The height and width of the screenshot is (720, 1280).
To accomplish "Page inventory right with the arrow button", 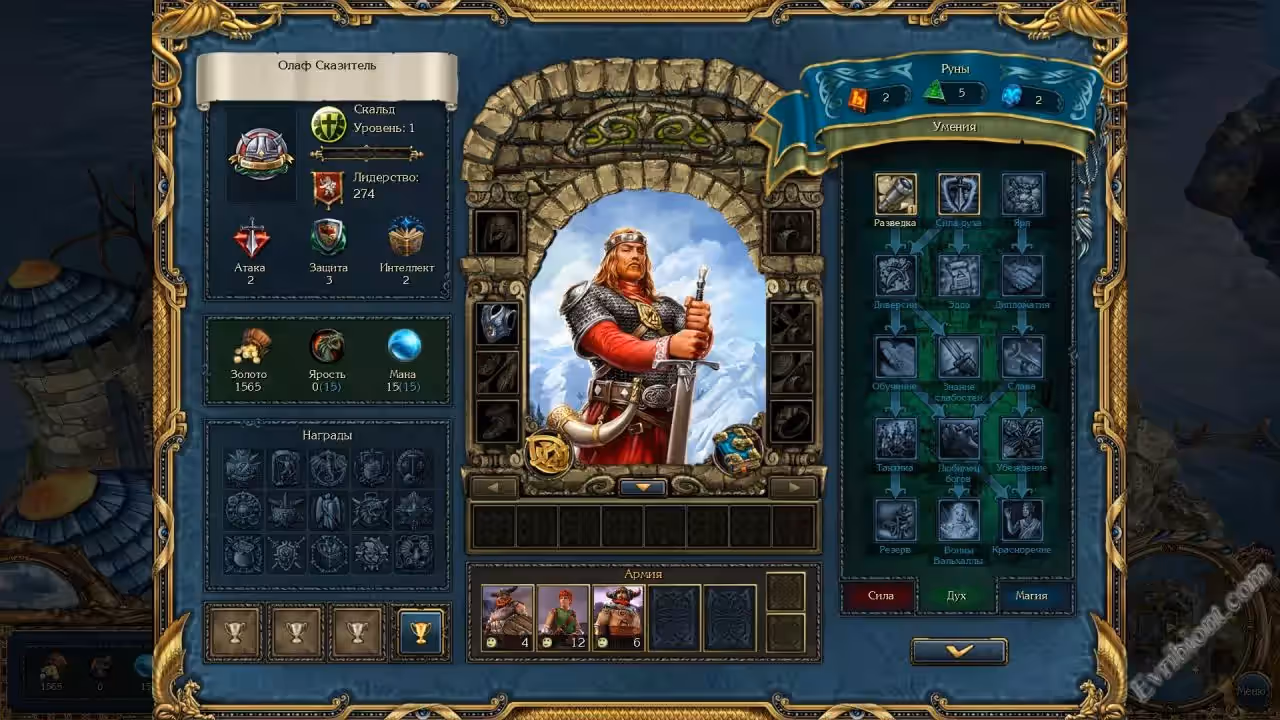I will click(793, 487).
